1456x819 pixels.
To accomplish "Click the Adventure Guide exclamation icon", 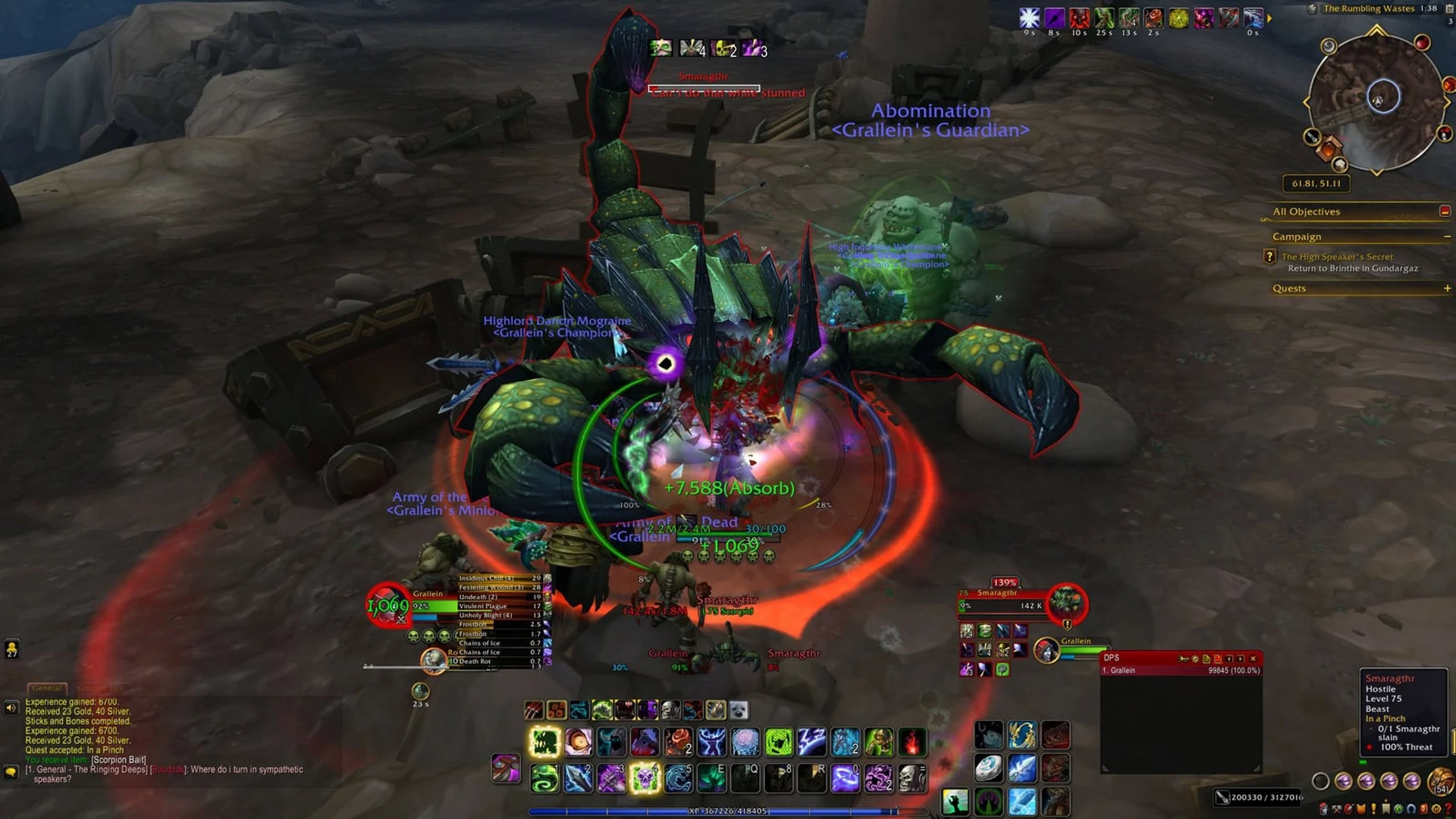I will (x=1373, y=810).
